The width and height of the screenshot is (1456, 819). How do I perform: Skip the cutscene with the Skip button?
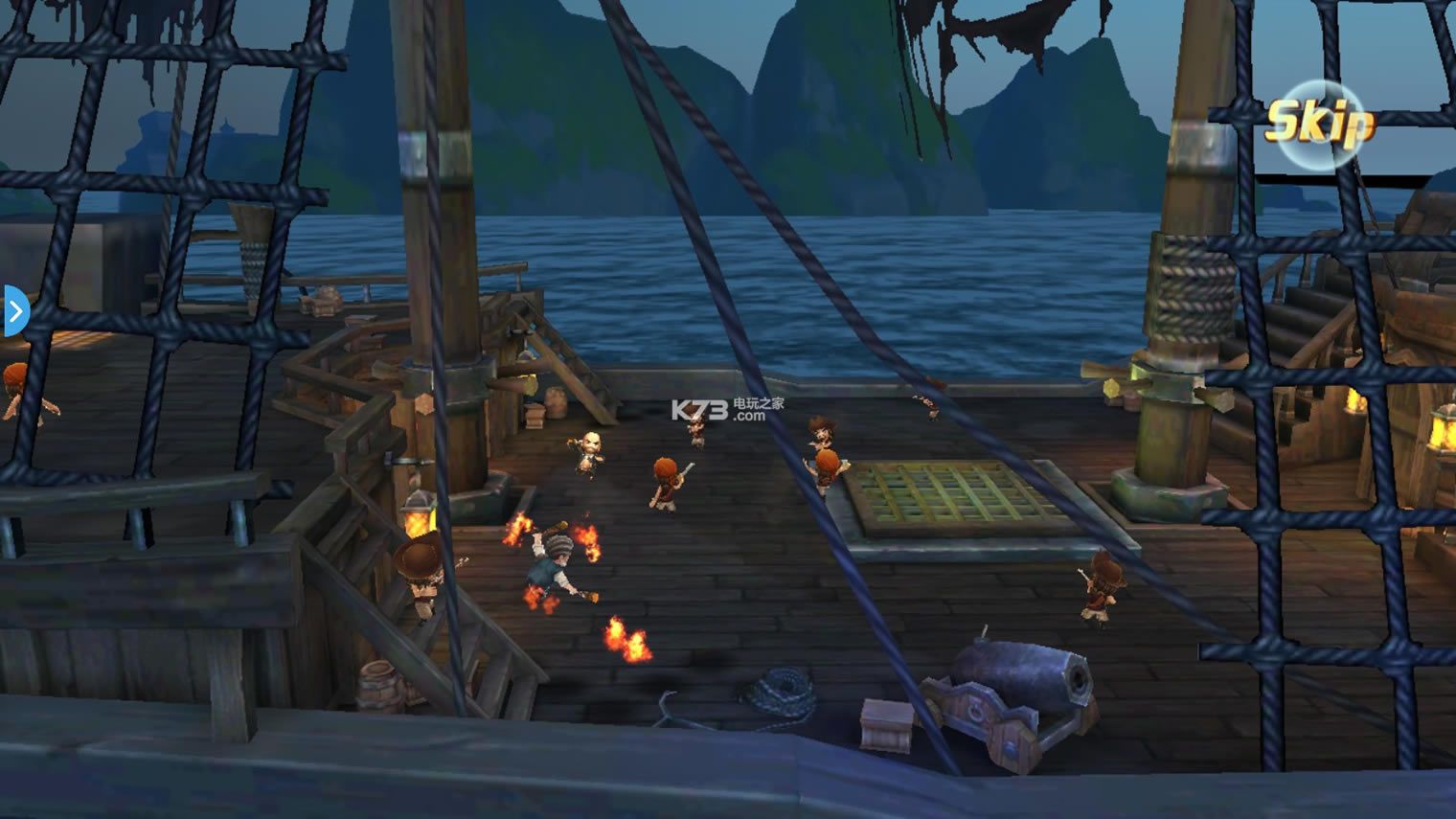click(1320, 124)
